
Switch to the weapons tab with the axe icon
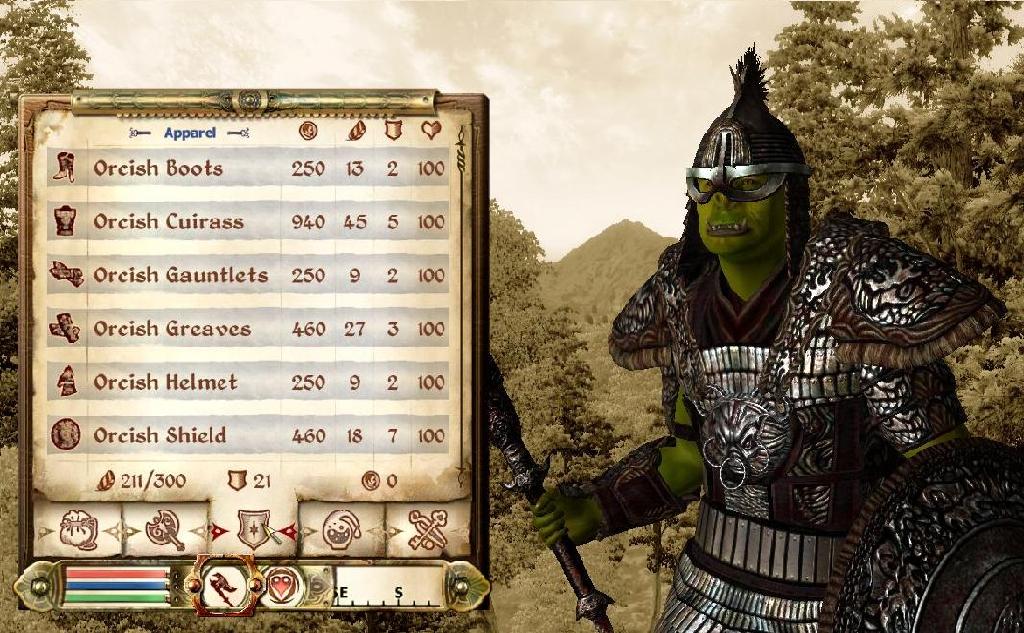pos(165,530)
